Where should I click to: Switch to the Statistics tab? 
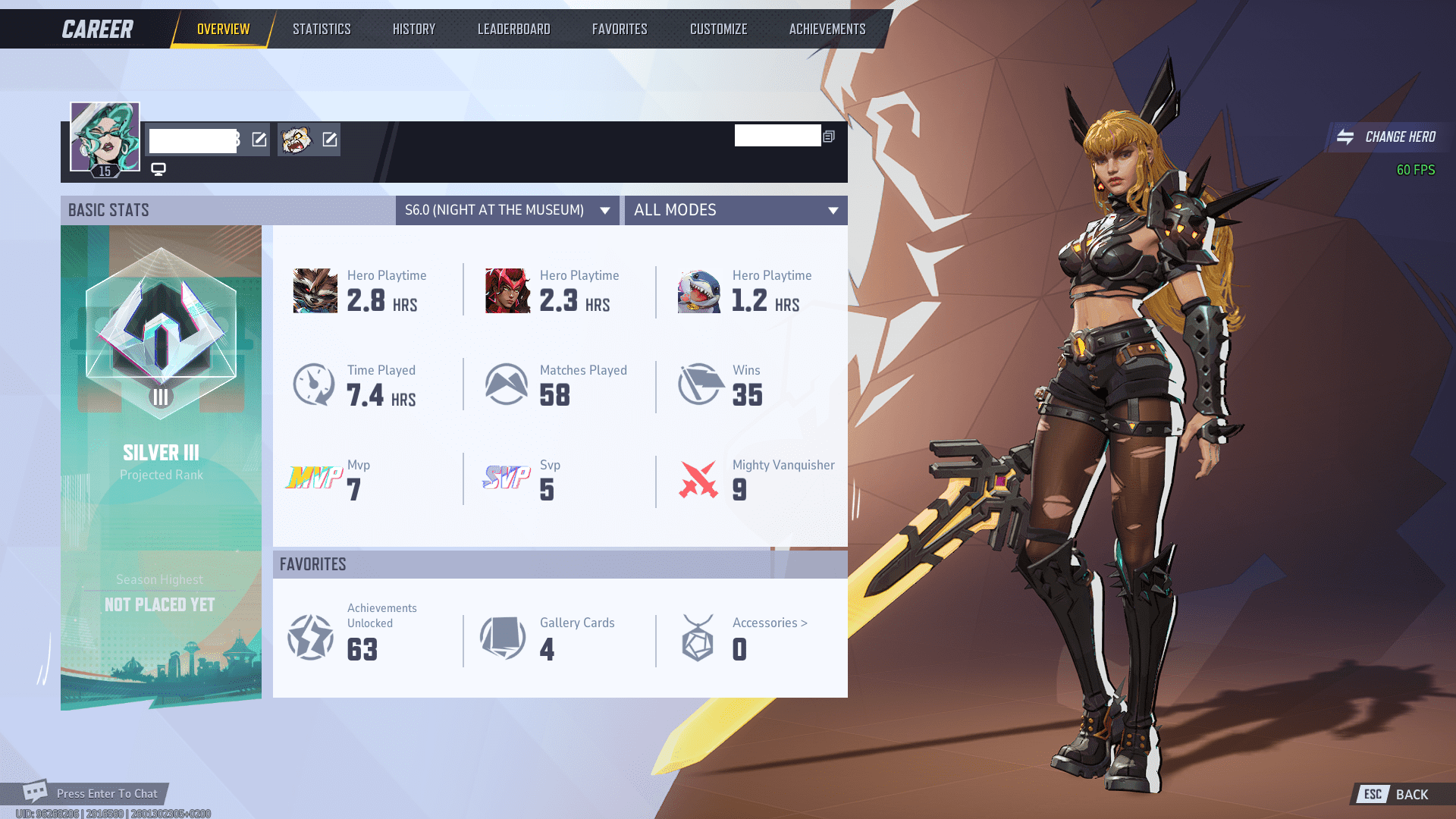point(322,29)
